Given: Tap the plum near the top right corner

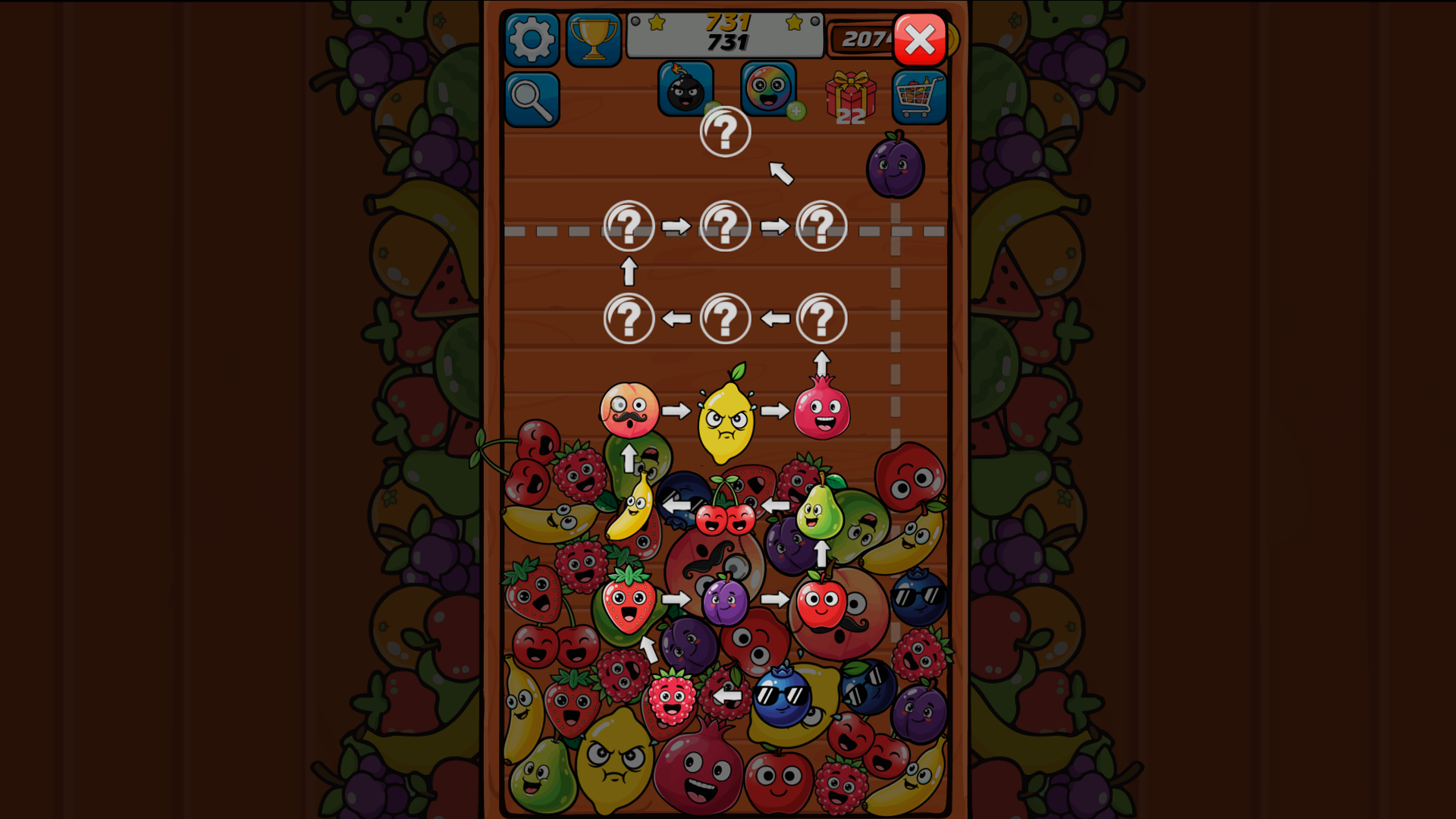Looking at the screenshot, I should tap(897, 167).
